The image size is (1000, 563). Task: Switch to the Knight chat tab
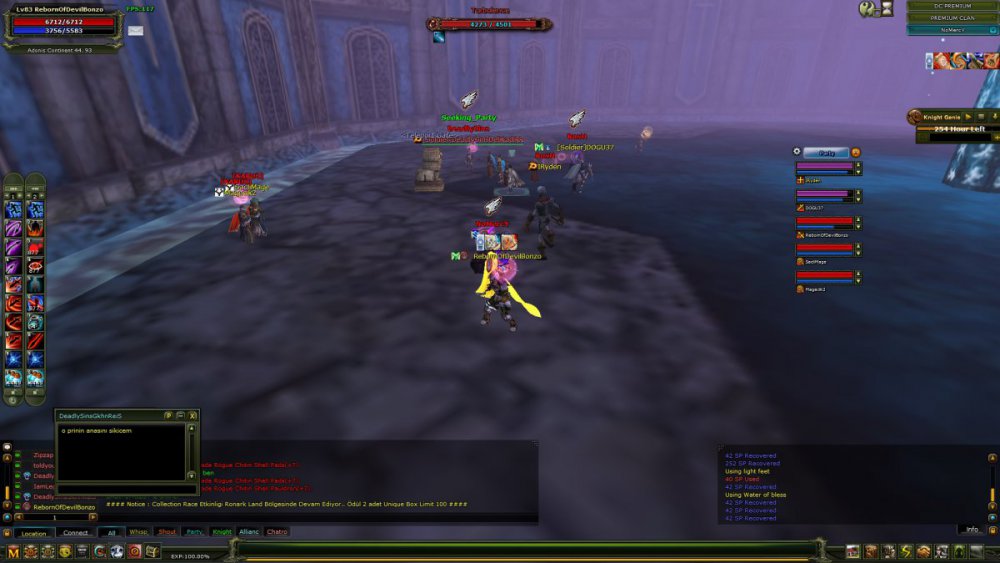pos(221,532)
